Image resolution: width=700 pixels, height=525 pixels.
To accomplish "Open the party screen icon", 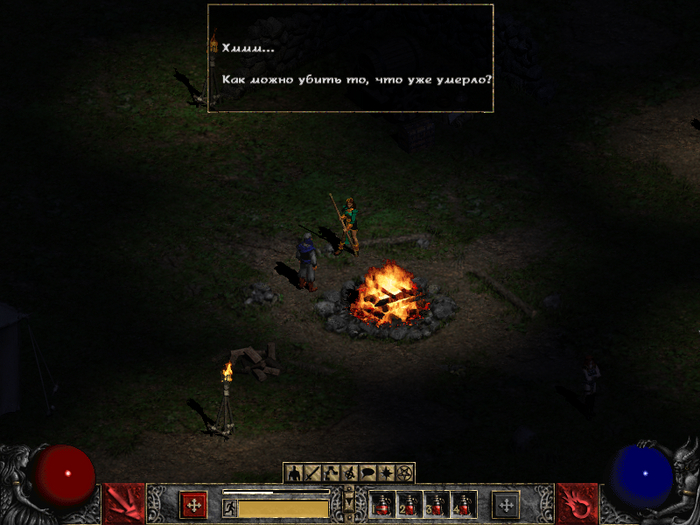I will point(349,472).
